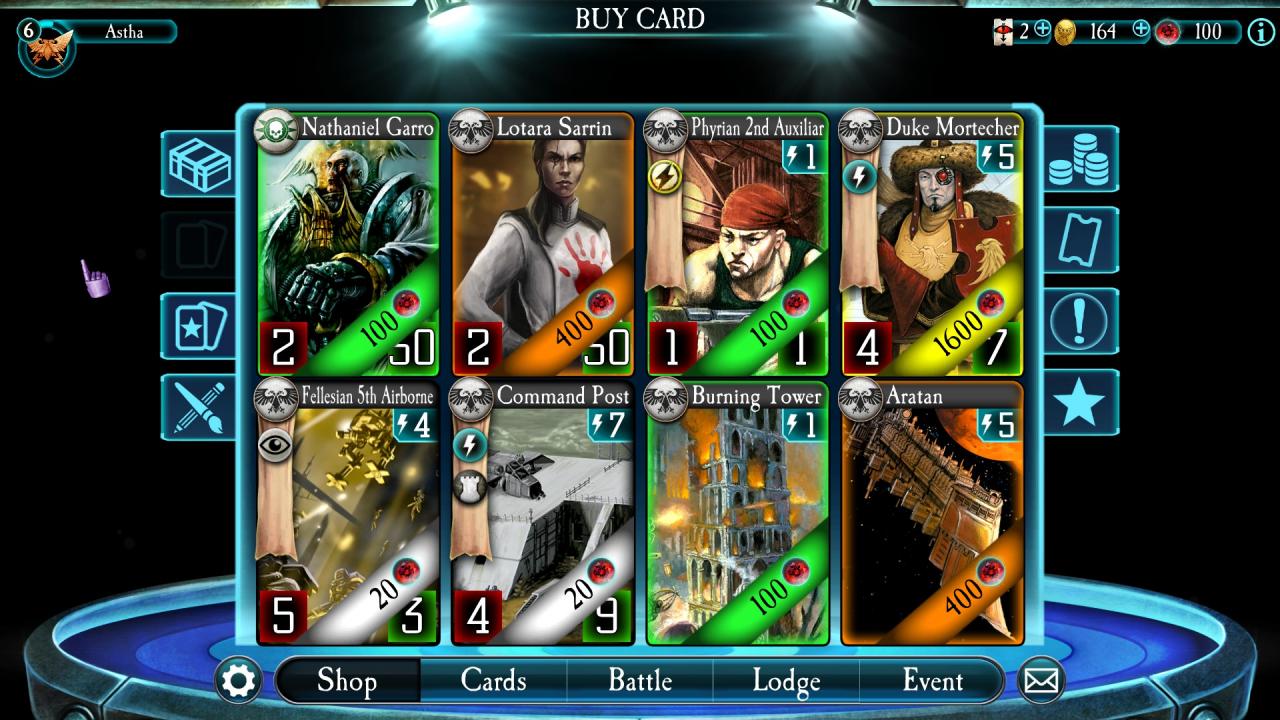
Task: Click the info button
Action: (x=1259, y=31)
